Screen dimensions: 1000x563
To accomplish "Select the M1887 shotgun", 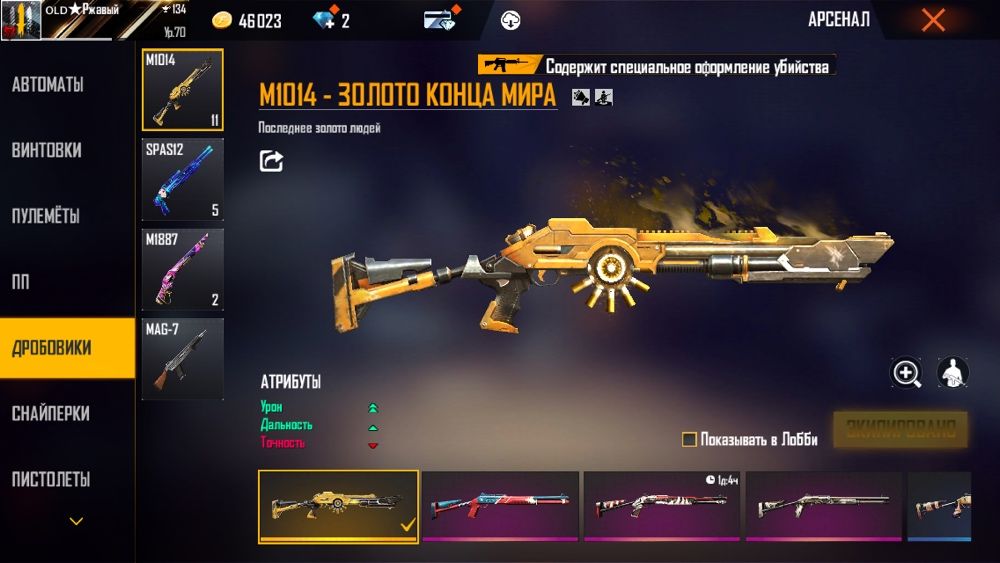I will (x=182, y=269).
